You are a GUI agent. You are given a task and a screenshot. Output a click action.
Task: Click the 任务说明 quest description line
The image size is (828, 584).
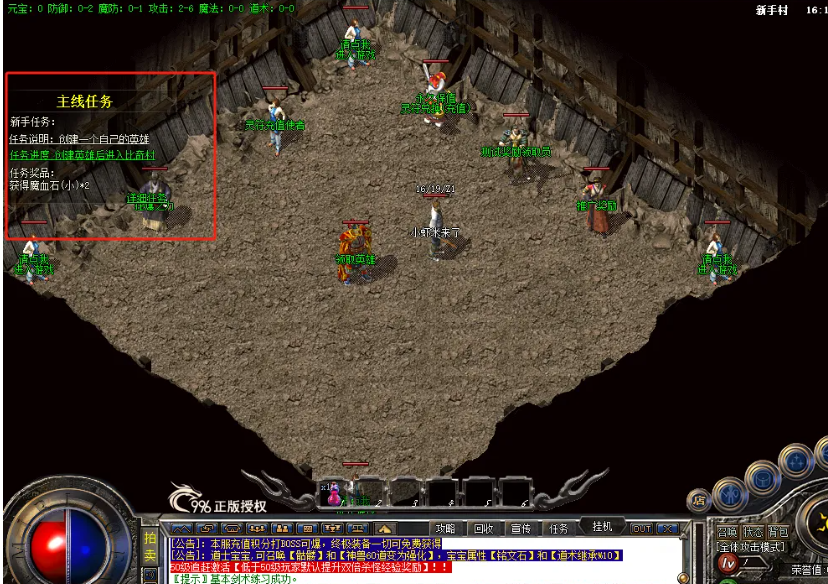[x=79, y=139]
